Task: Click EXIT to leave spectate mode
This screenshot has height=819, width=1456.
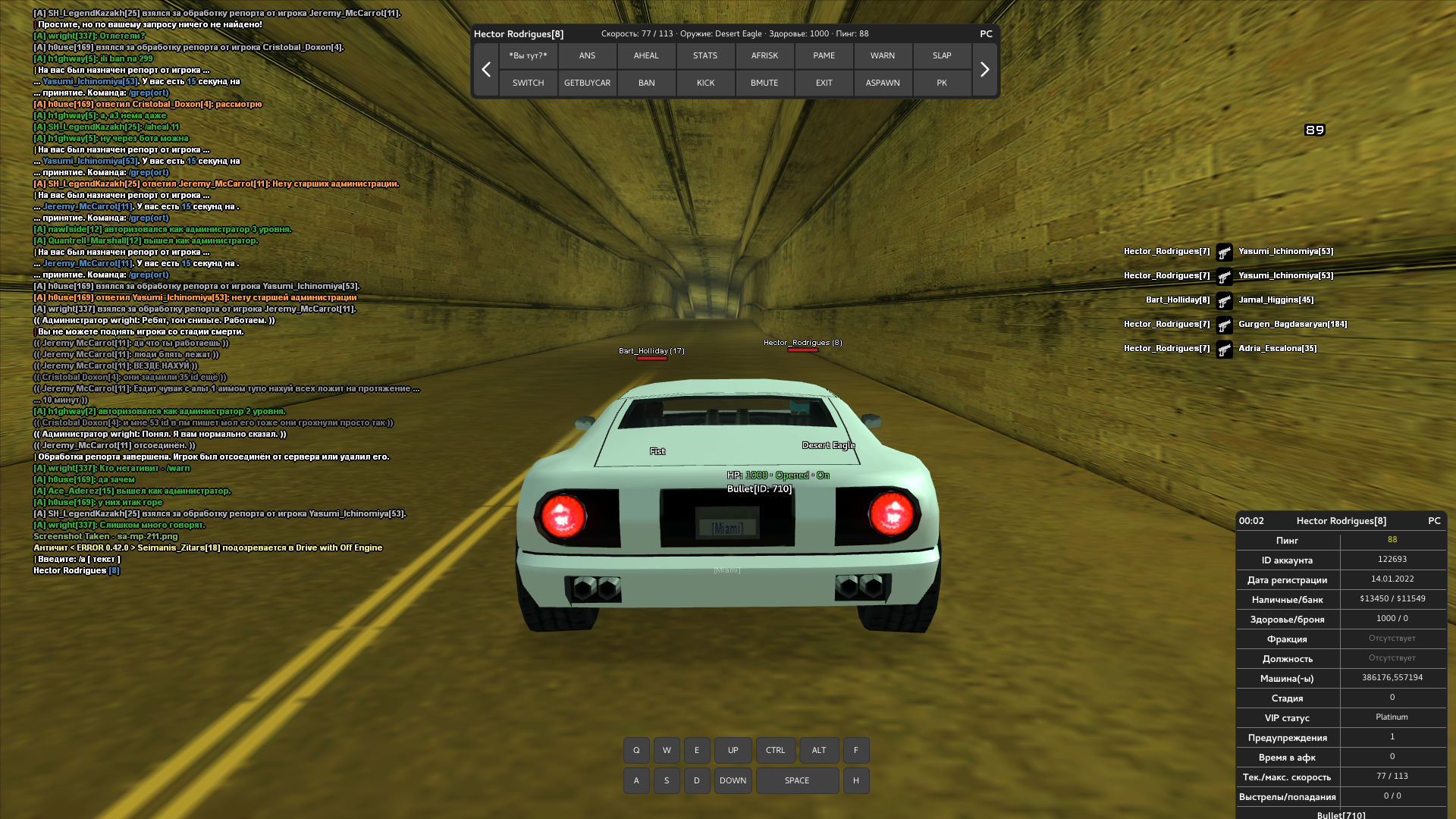Action: 824,83
